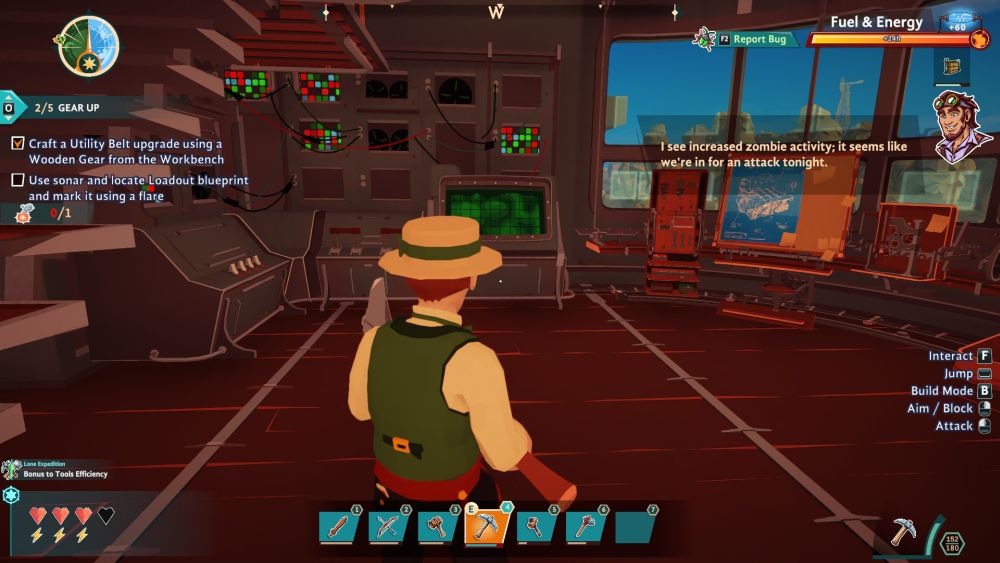Click the goggled advisor portrait
Viewport: 1000px width, 563px height.
click(x=962, y=125)
